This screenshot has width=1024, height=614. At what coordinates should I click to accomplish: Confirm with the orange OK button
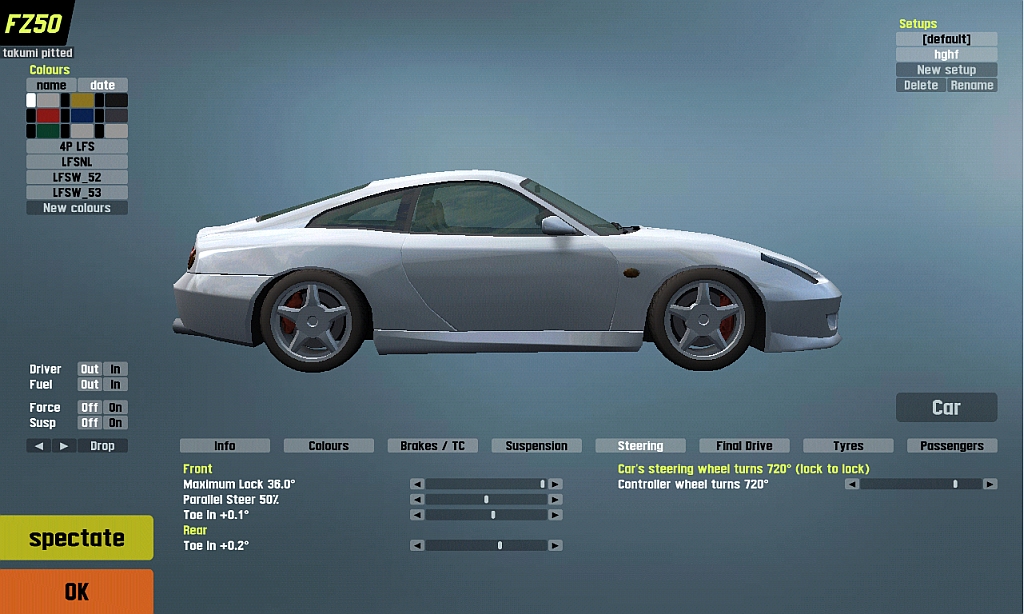(76, 591)
